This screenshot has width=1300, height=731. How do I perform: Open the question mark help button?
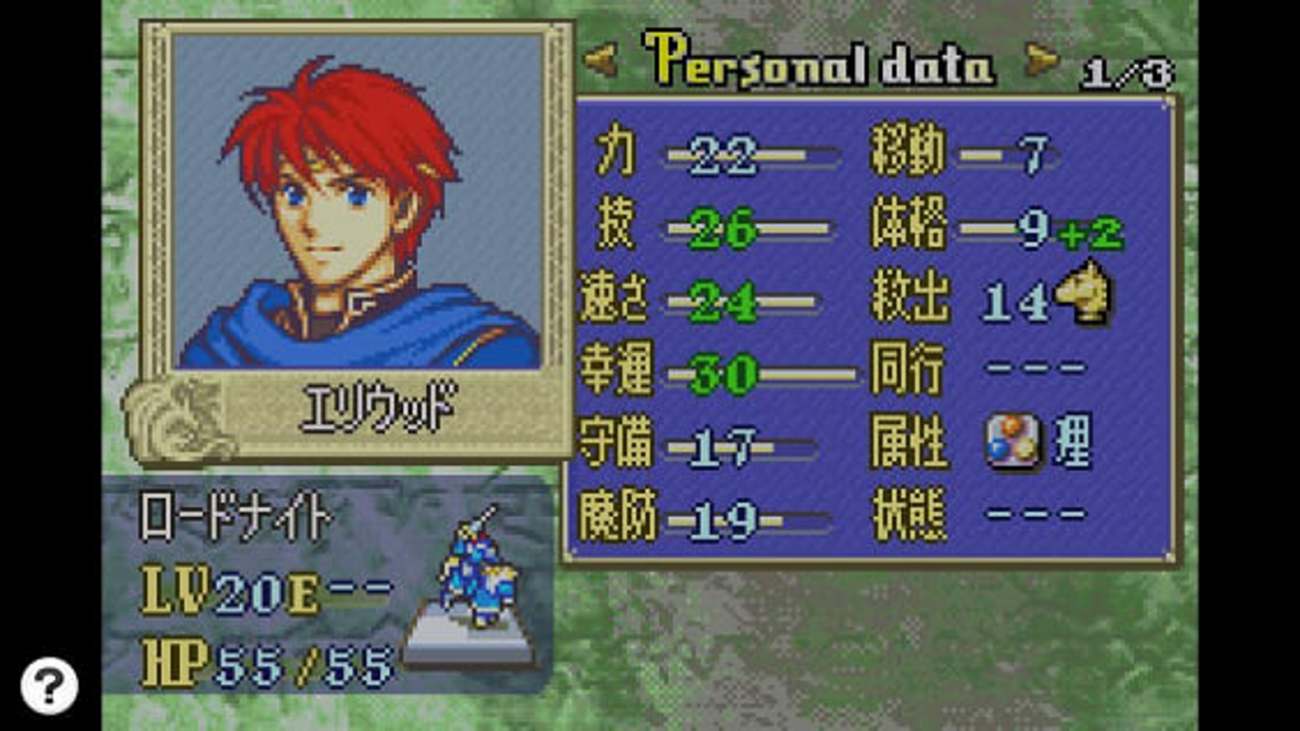(x=48, y=686)
